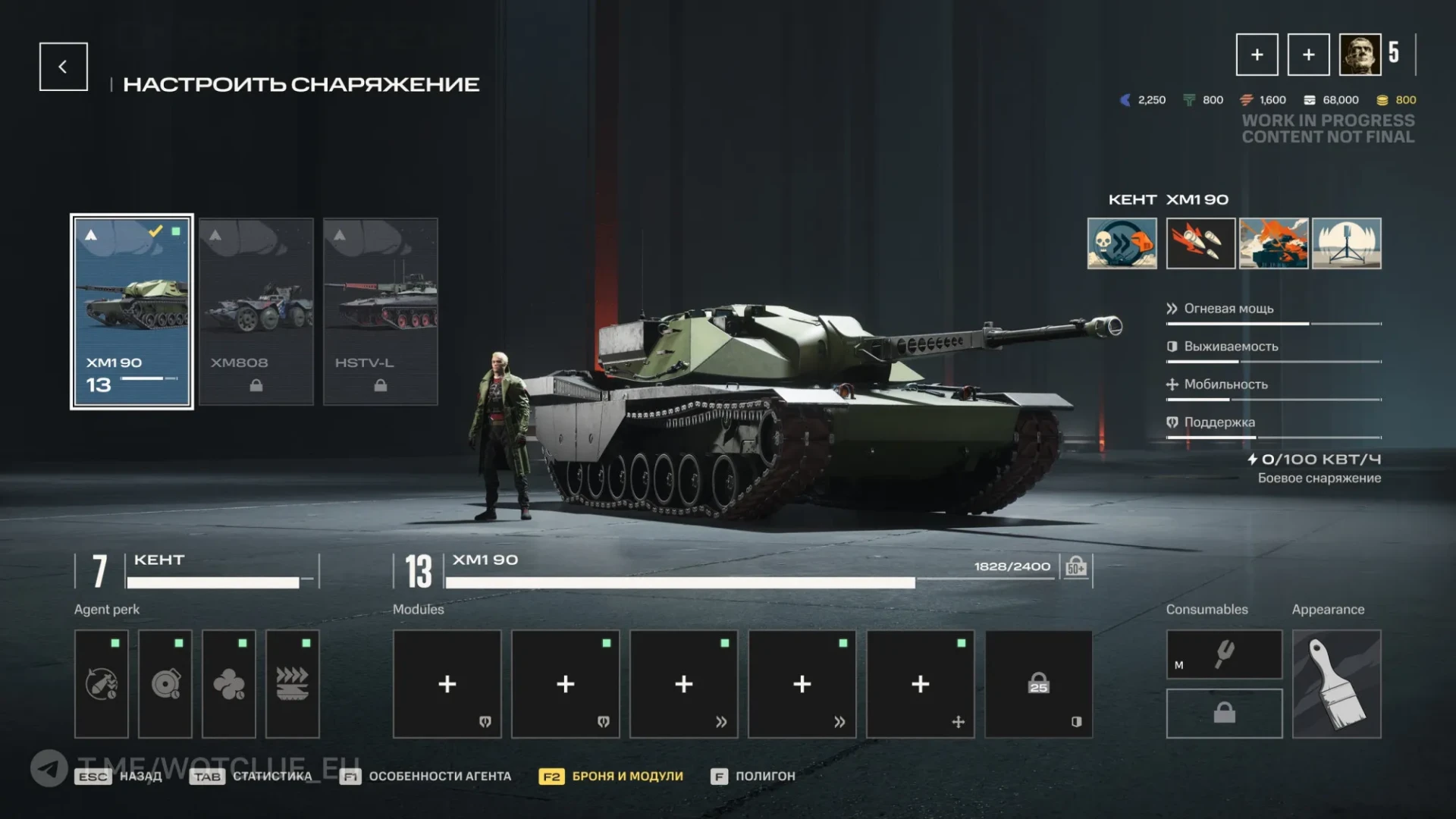Screen dimensions: 1456x819
Task: Choose the locked HSTV-L vehicle card
Action: coord(381,312)
